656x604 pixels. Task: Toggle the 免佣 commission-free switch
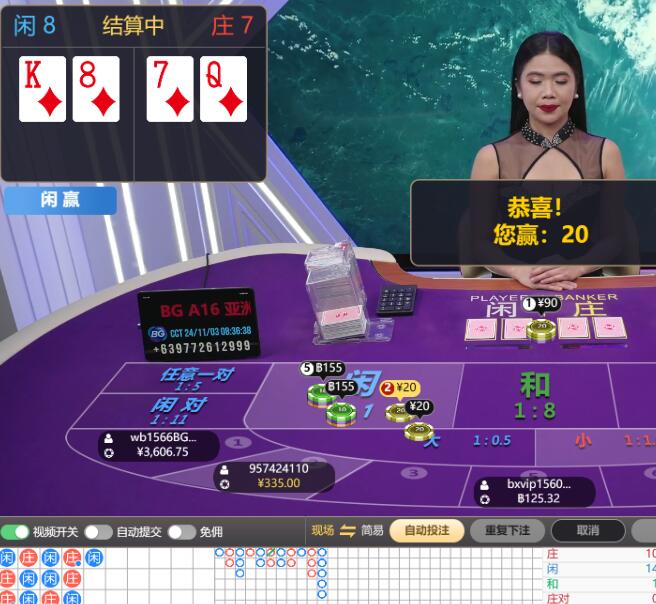pyautogui.click(x=181, y=532)
